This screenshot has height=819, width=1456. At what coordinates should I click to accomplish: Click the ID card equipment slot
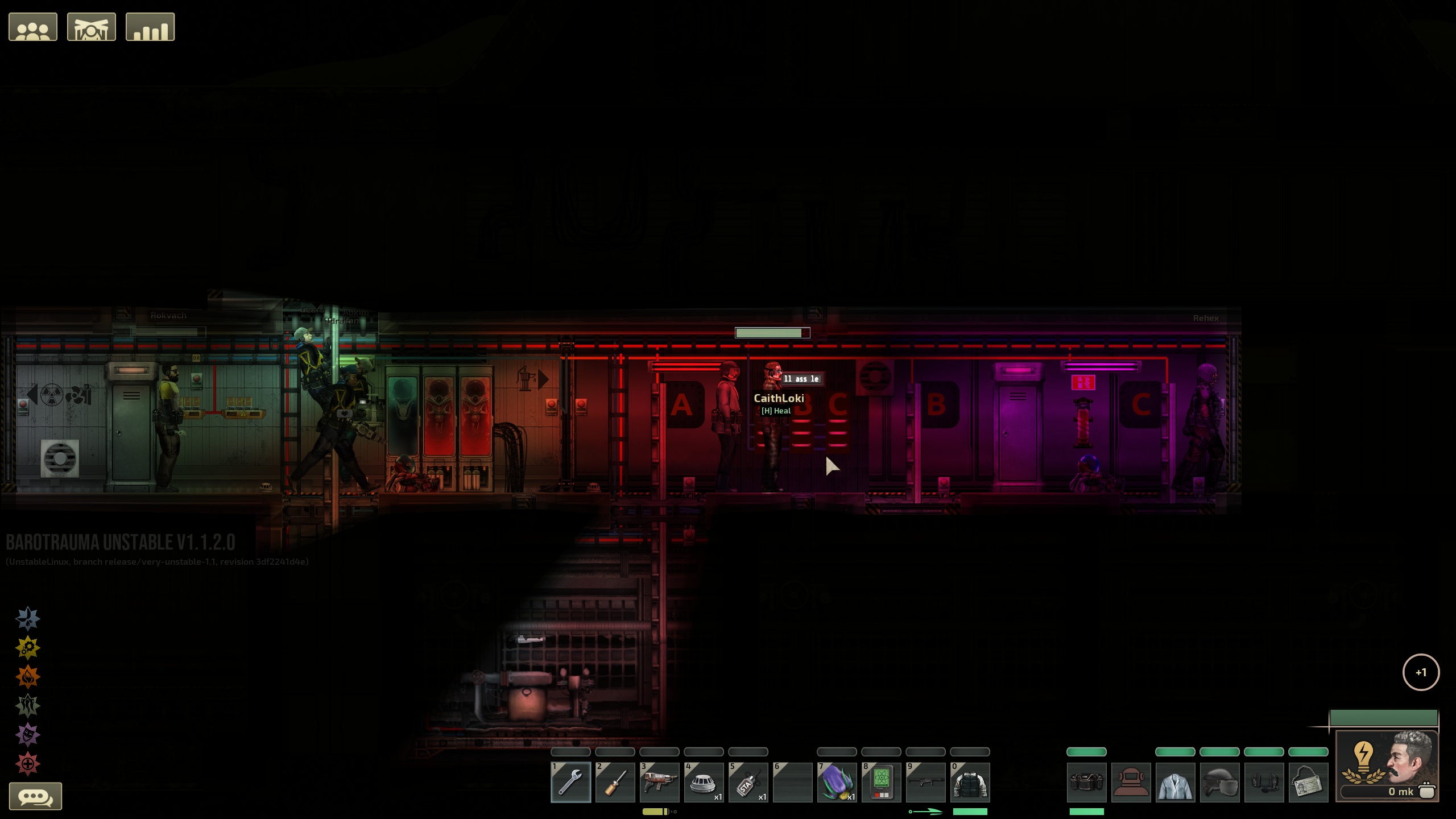[1309, 781]
